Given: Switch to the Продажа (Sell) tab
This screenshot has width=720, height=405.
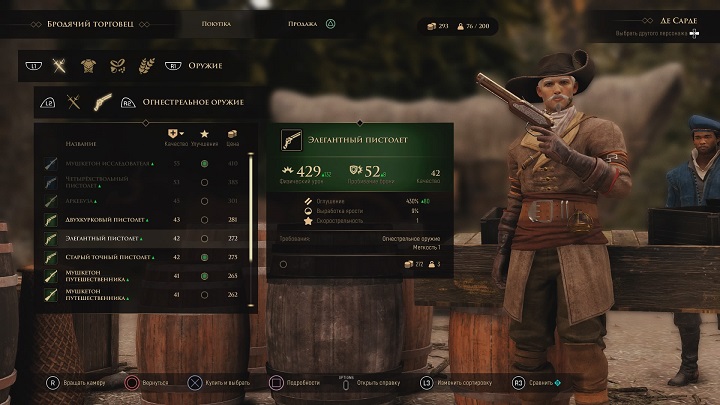Looking at the screenshot, I should click(x=302, y=23).
